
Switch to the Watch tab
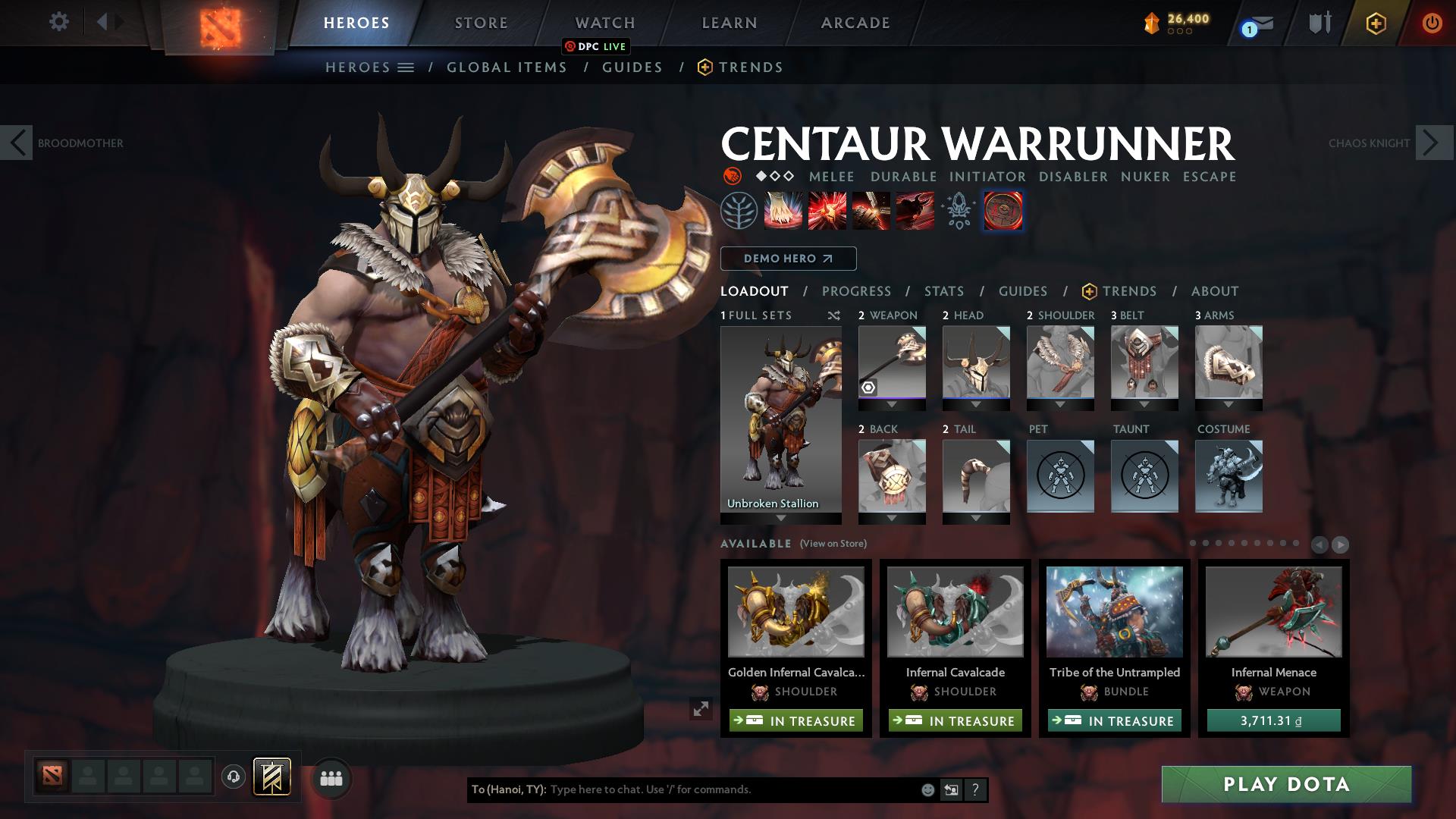[604, 23]
